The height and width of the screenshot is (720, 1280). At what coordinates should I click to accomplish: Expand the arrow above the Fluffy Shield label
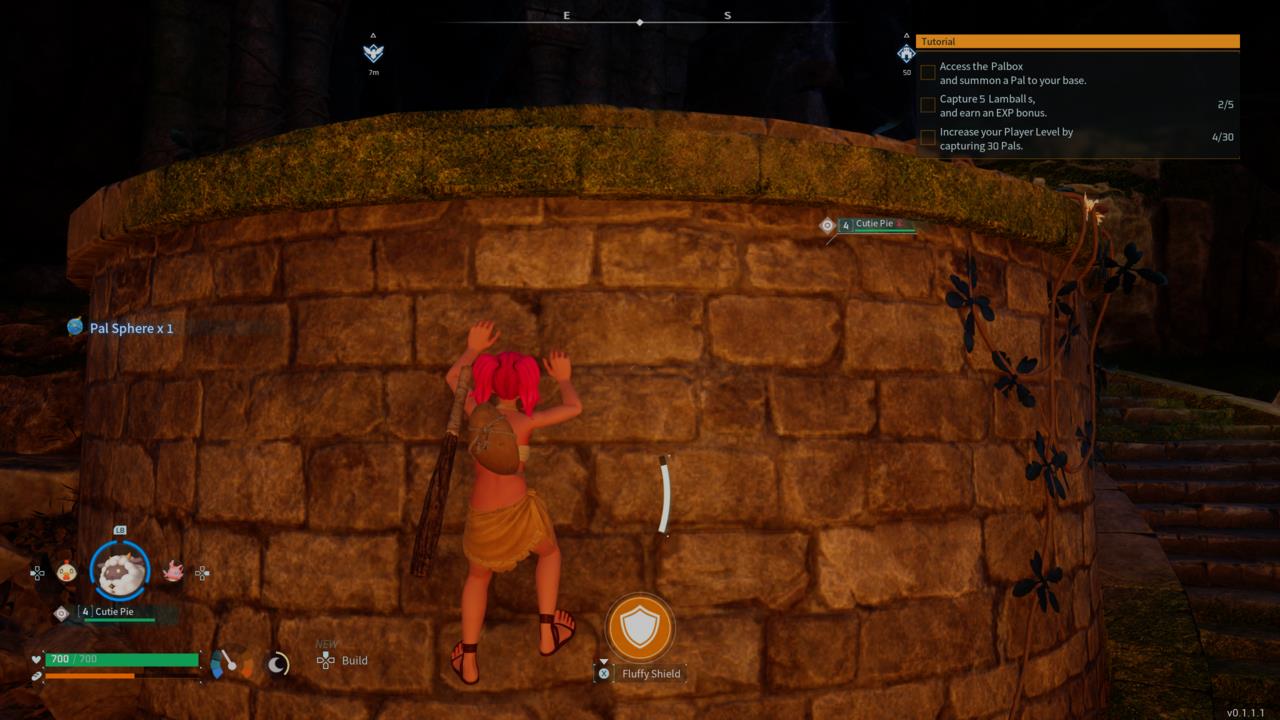coord(605,661)
